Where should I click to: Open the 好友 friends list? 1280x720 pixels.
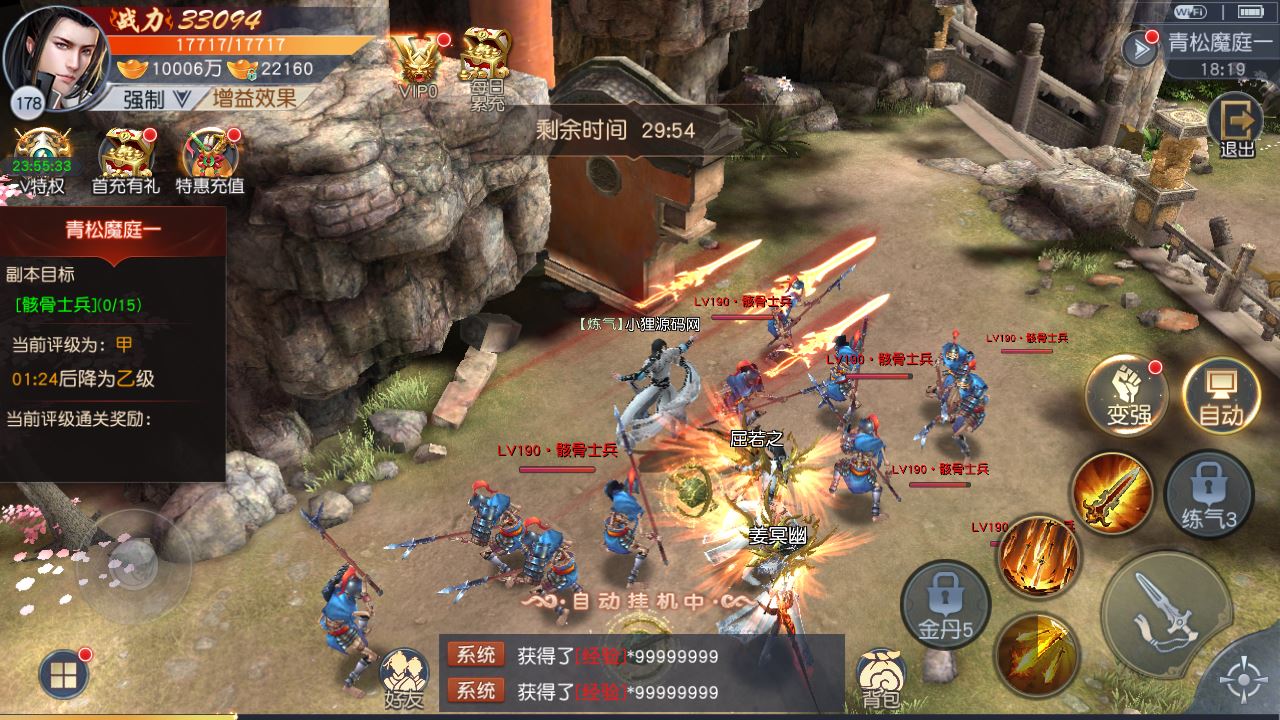pos(404,677)
